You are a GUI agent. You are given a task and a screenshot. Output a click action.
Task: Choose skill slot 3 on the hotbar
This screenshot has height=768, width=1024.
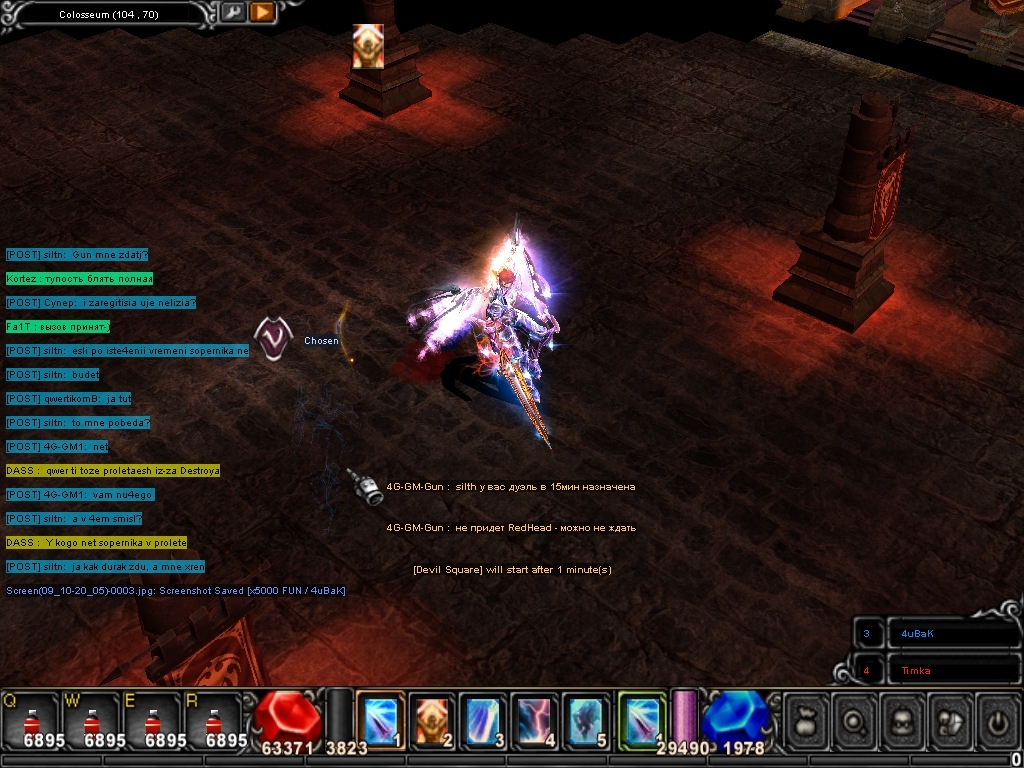[x=484, y=718]
